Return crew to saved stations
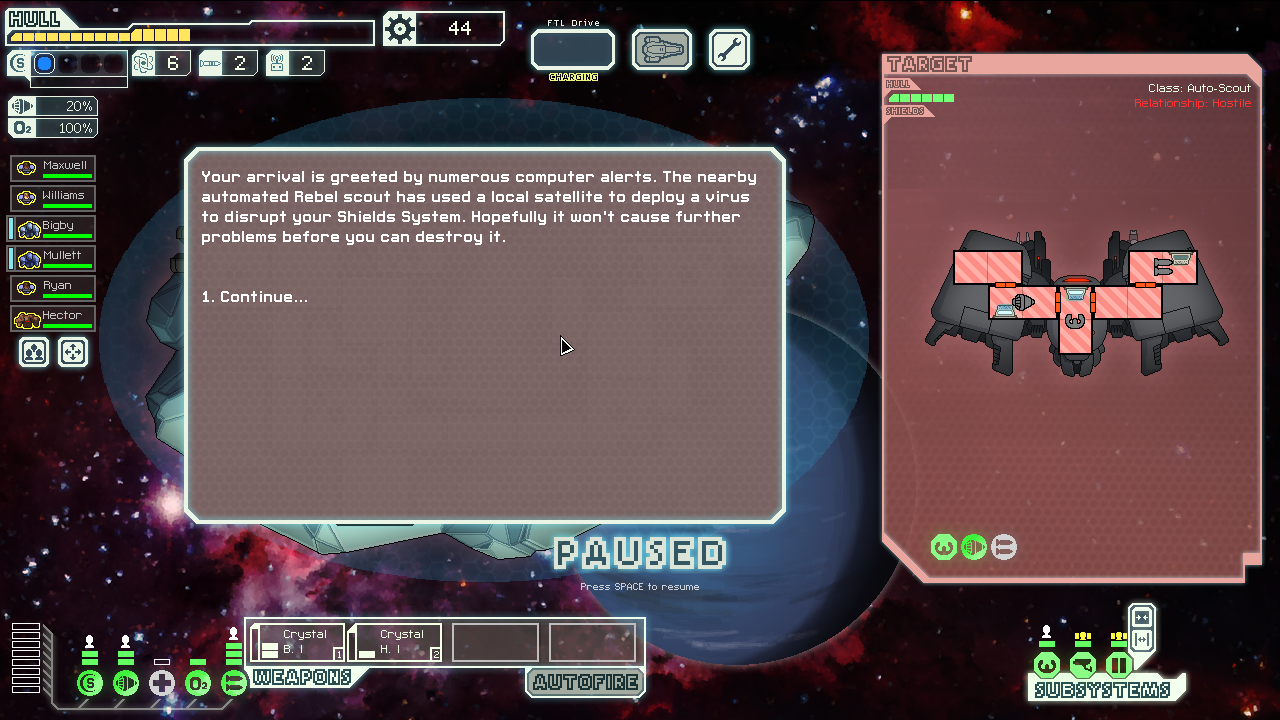This screenshot has width=1280, height=720. (73, 352)
